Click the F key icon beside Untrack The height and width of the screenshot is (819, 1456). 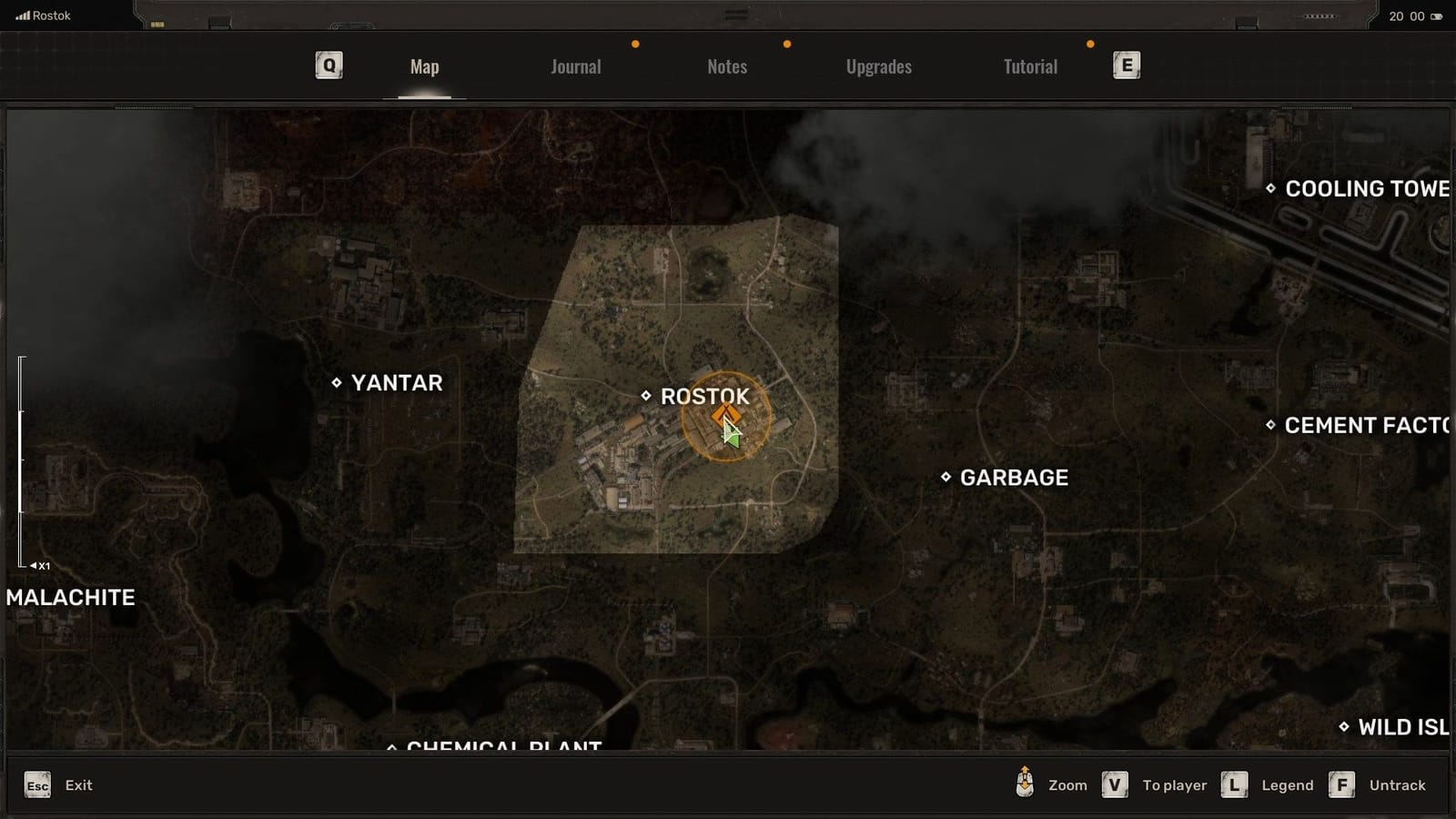(x=1342, y=784)
